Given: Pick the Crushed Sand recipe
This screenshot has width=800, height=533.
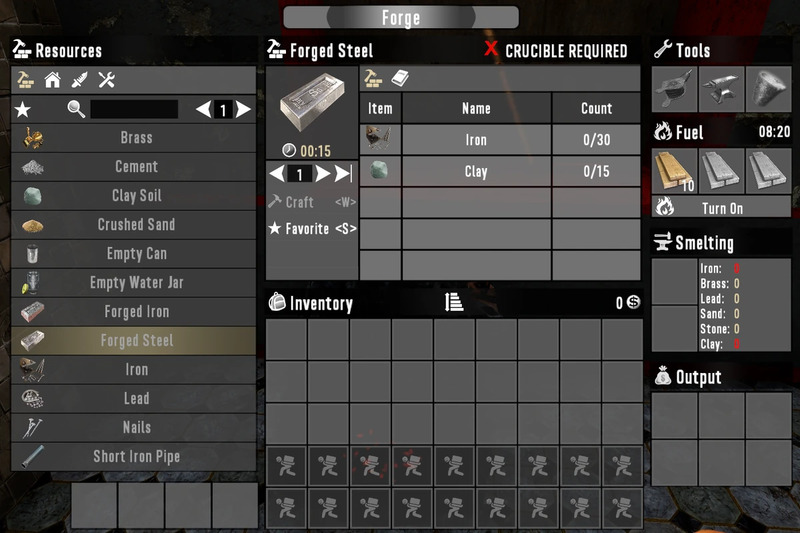Looking at the screenshot, I should point(135,225).
